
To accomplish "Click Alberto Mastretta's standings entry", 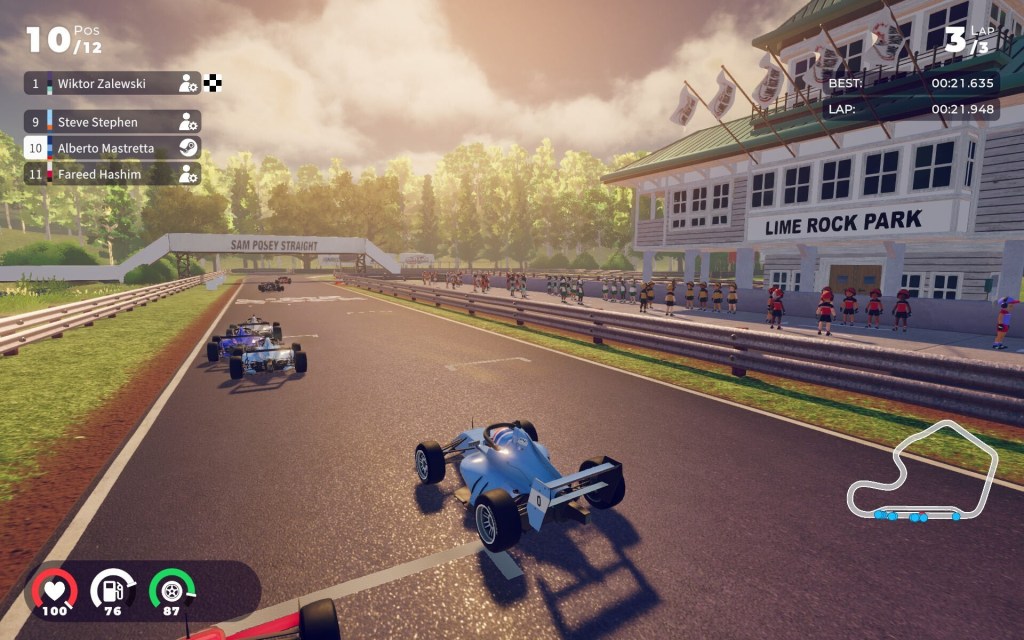I will click(112, 148).
